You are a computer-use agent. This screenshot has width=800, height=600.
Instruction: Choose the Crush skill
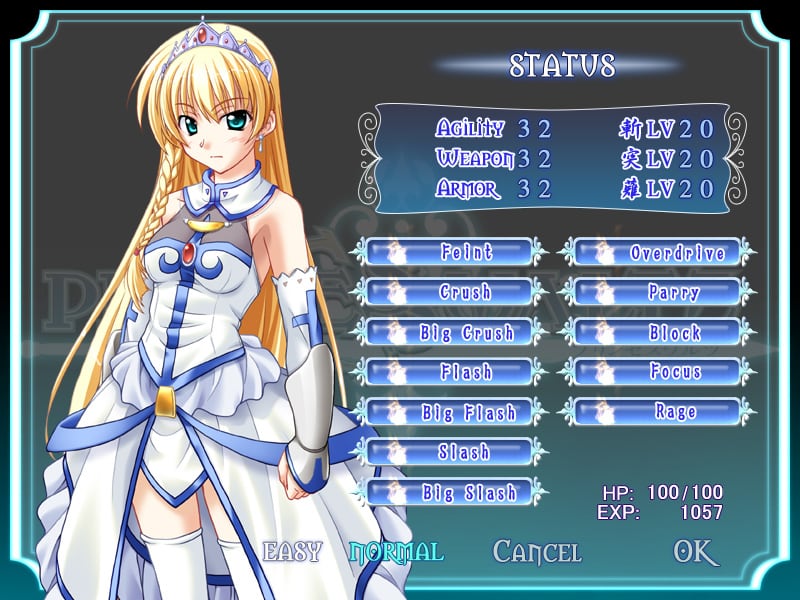tap(455, 292)
